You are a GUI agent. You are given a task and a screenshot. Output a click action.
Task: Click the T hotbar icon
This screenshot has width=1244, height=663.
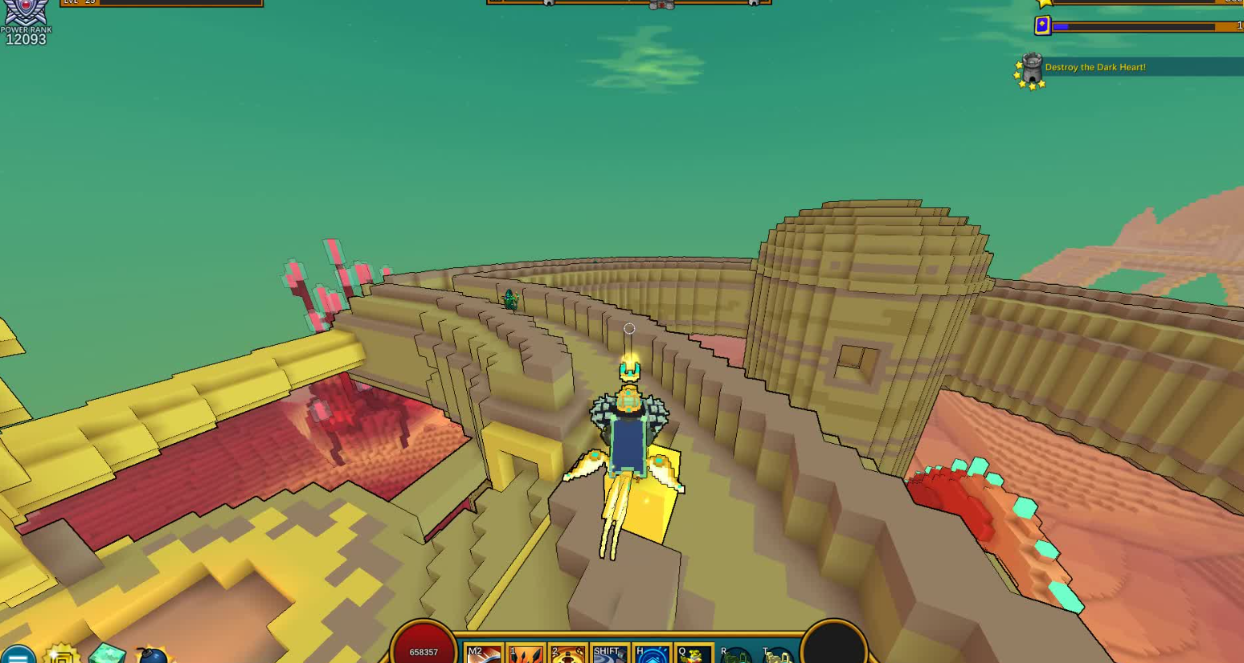[778, 656]
